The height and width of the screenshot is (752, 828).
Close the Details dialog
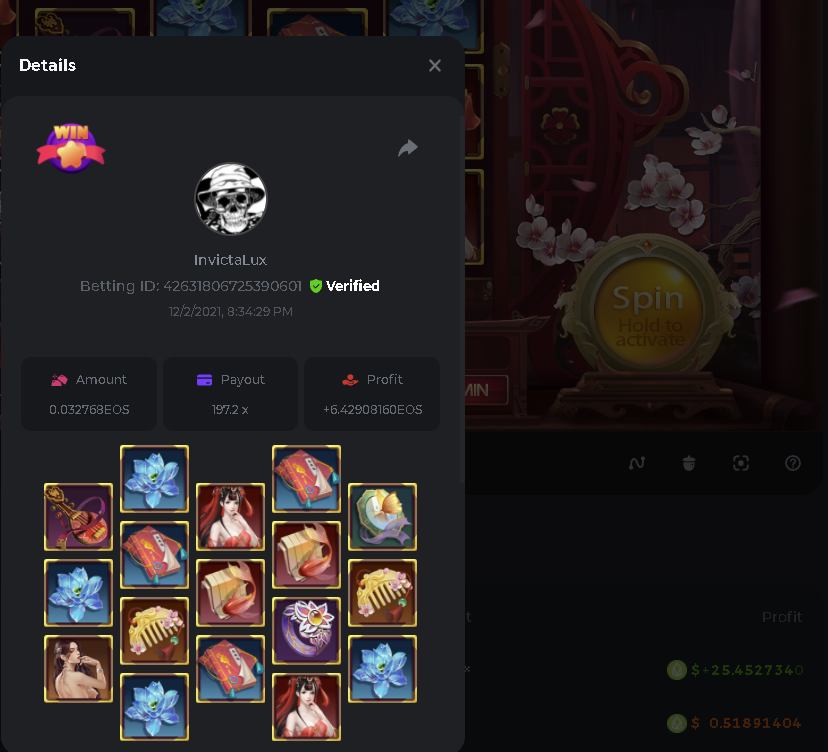435,65
